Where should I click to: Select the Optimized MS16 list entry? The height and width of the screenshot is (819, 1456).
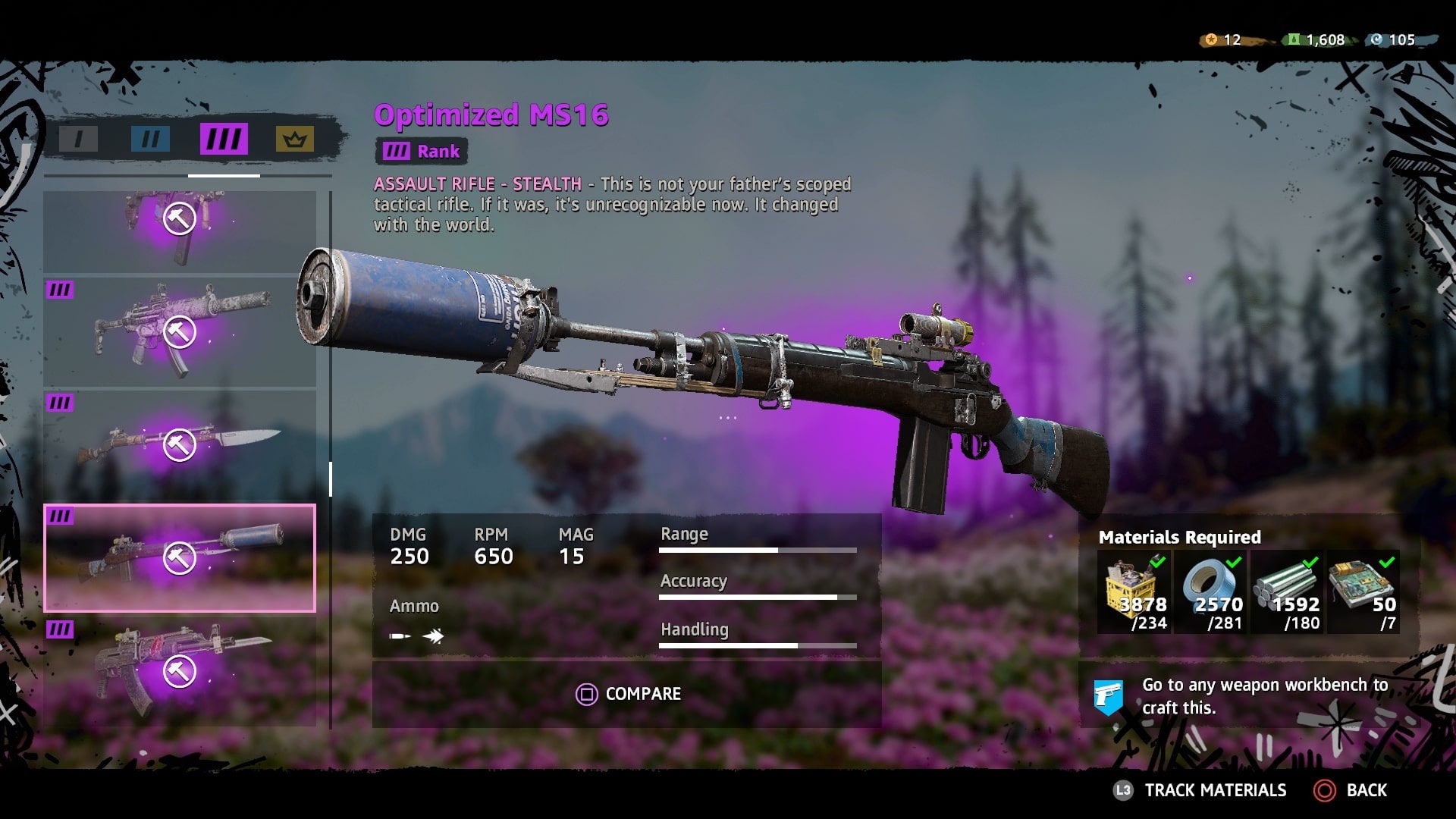point(180,558)
